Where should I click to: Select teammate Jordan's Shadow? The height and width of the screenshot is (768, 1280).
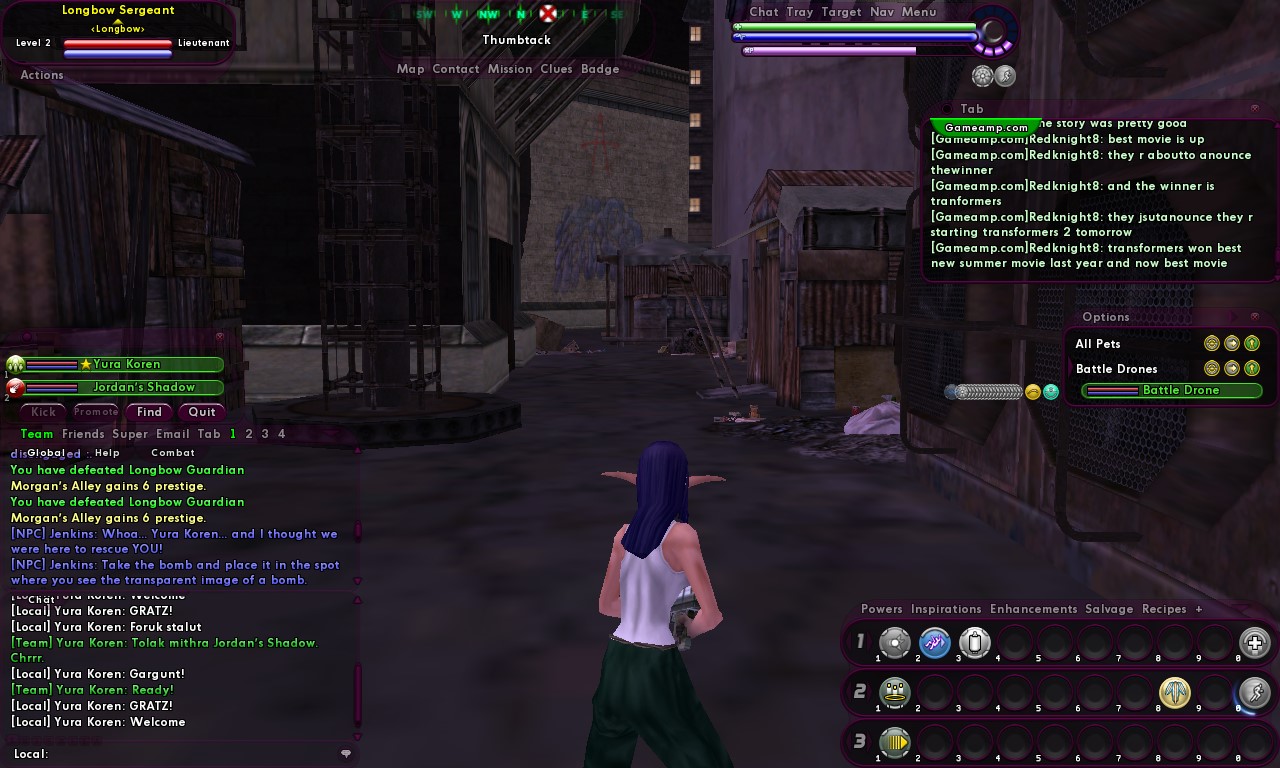(x=144, y=387)
